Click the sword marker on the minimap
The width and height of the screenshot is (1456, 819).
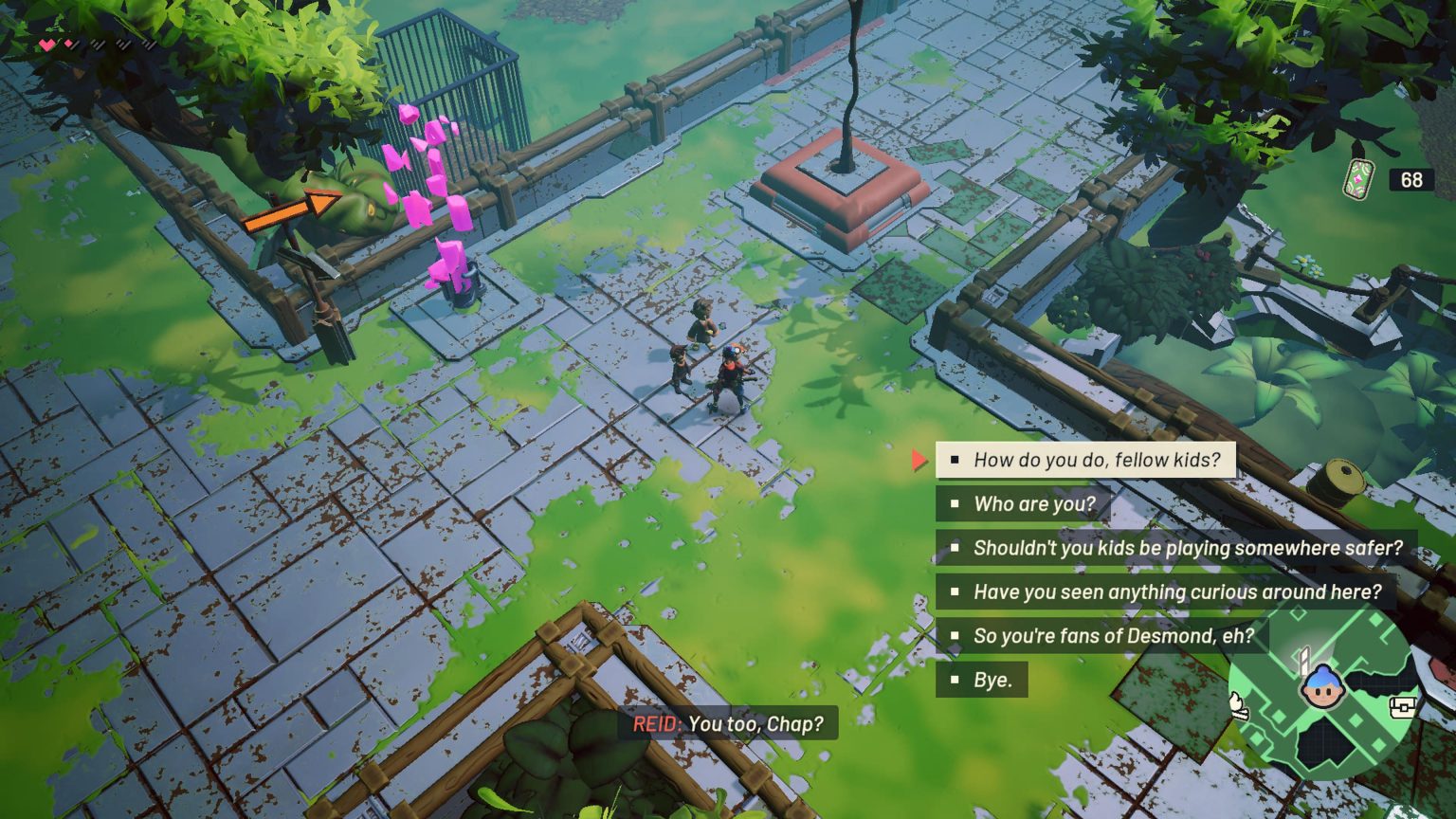[x=1304, y=662]
